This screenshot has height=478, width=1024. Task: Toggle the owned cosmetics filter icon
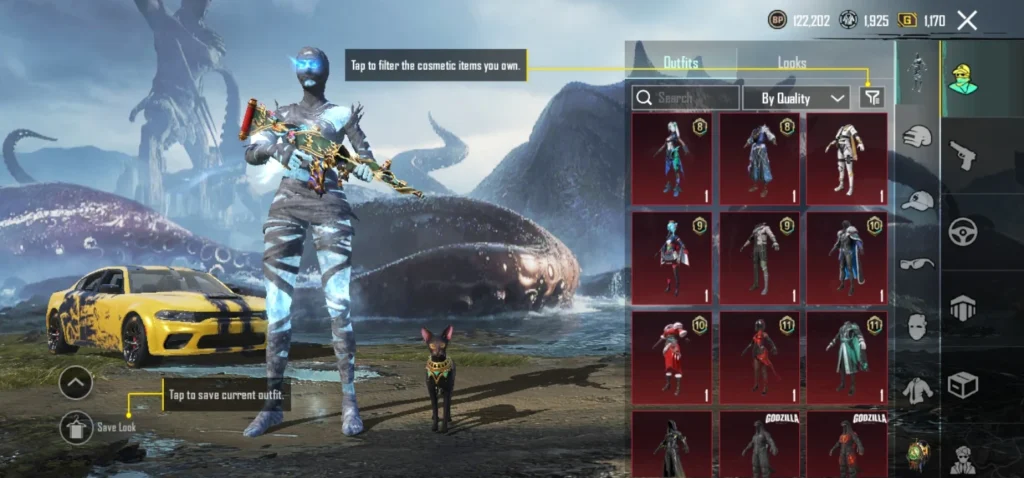point(872,97)
